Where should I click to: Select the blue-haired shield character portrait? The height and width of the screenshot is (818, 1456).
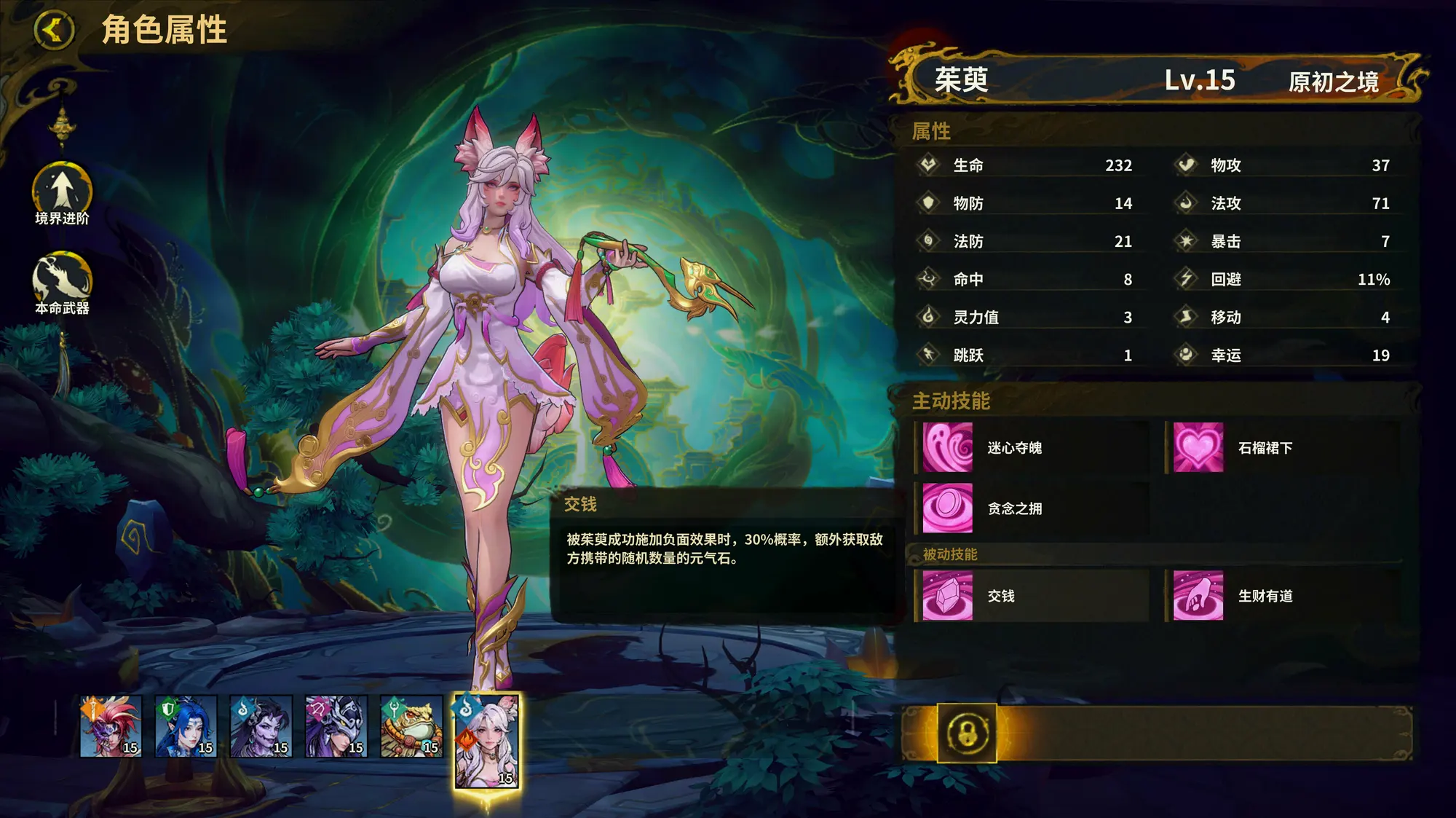(186, 726)
